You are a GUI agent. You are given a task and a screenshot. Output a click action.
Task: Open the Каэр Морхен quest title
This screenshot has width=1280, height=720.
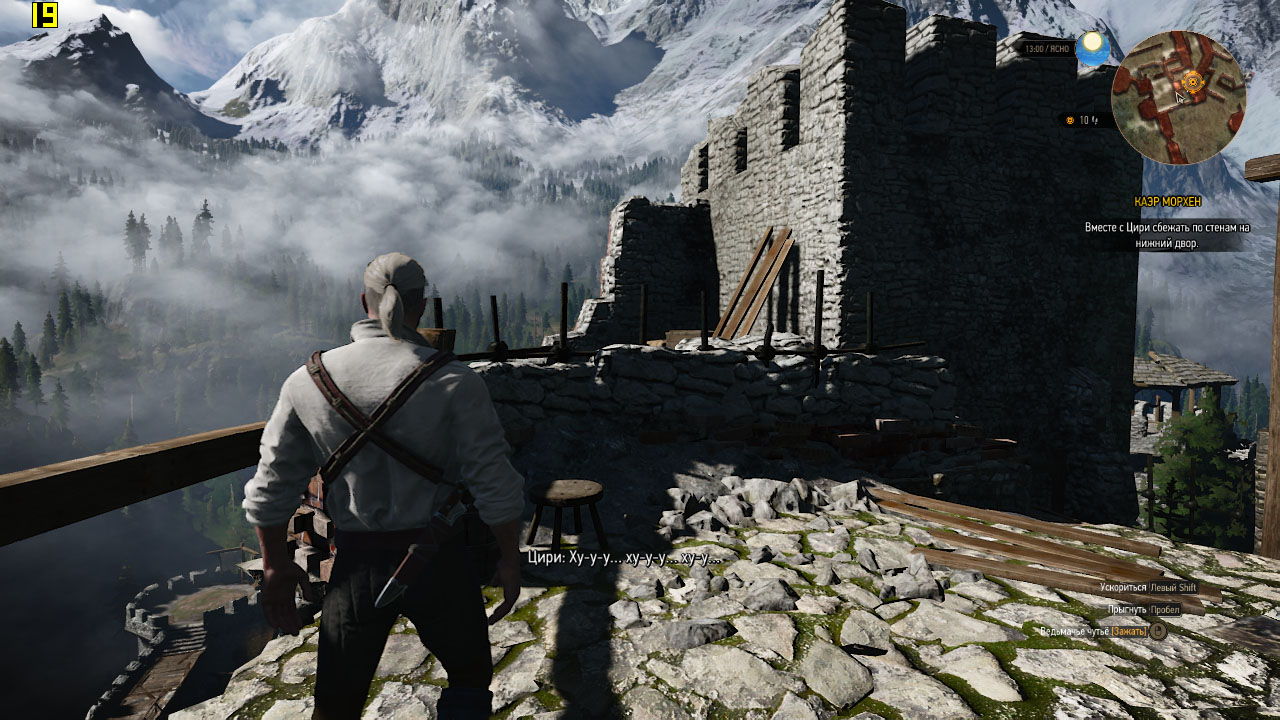(1168, 201)
